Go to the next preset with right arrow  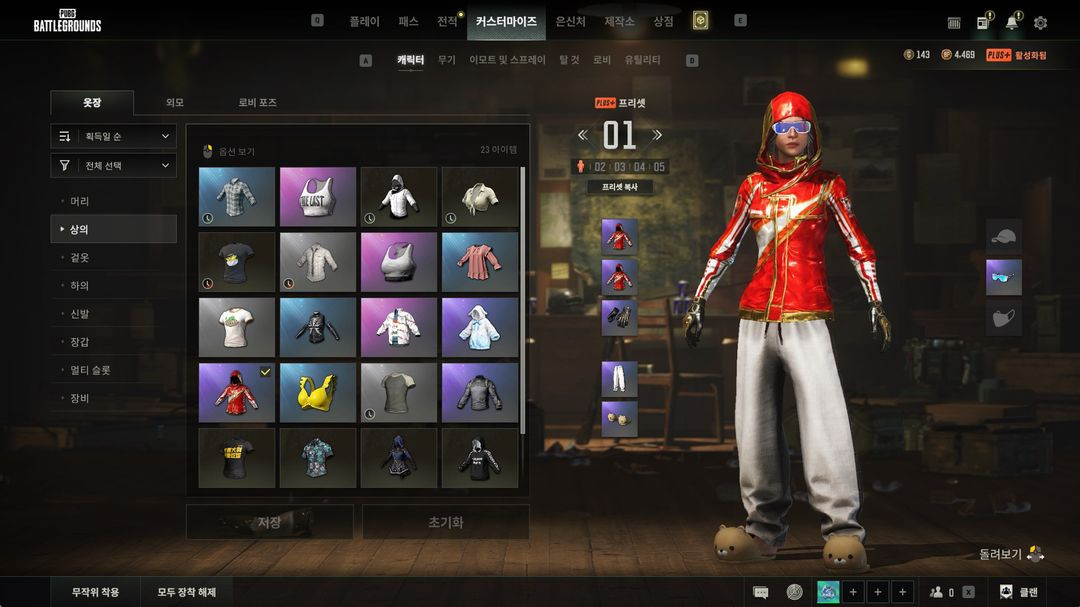(x=657, y=135)
